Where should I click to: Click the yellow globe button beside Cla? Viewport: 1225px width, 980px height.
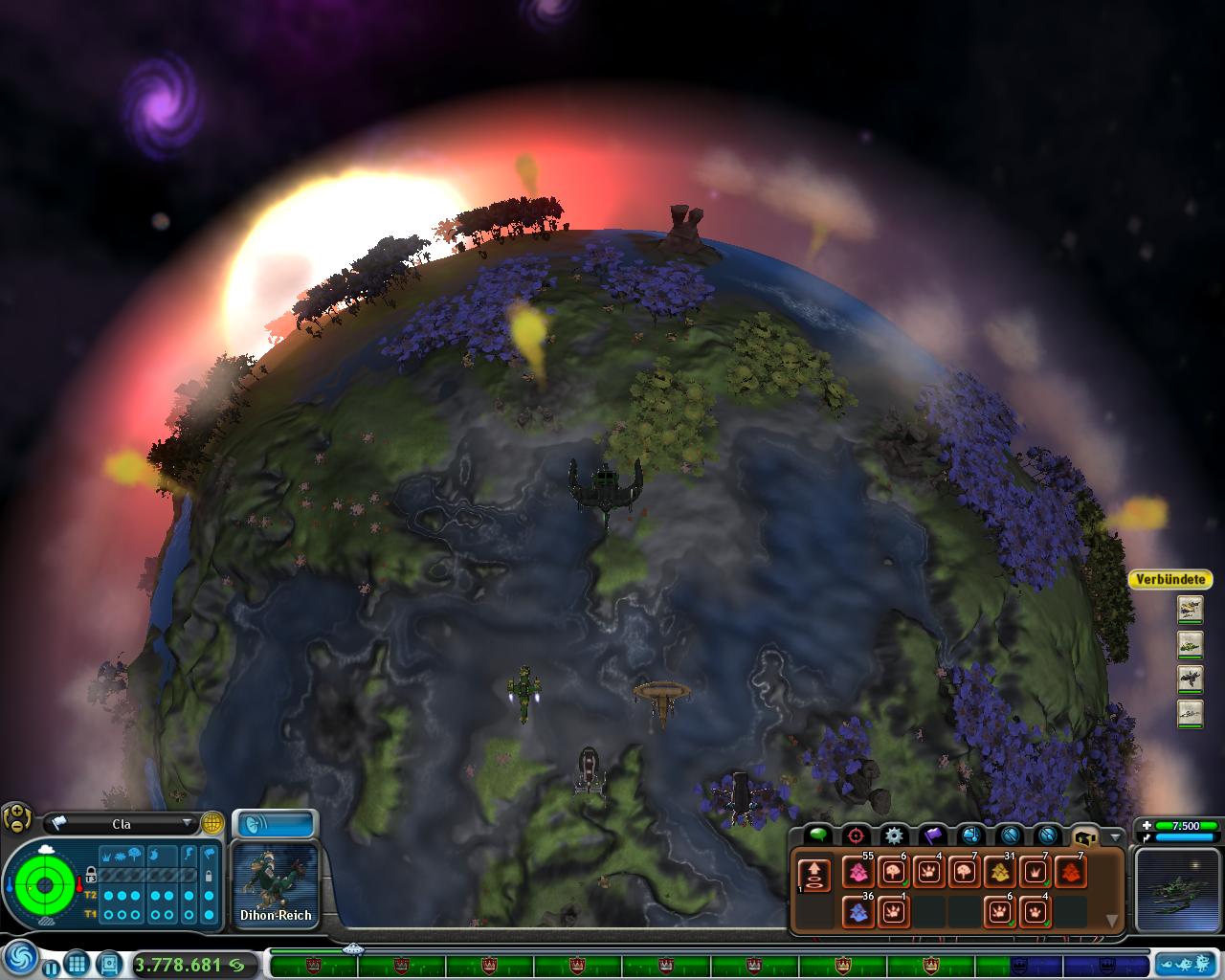(212, 823)
